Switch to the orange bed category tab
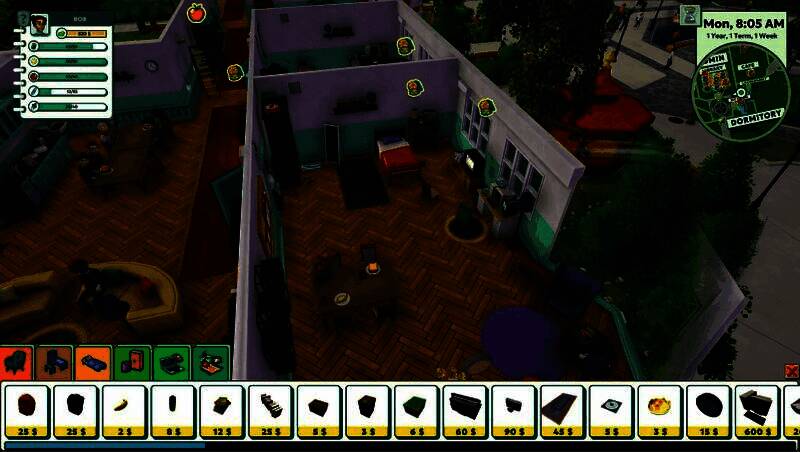800x452 pixels. click(93, 361)
